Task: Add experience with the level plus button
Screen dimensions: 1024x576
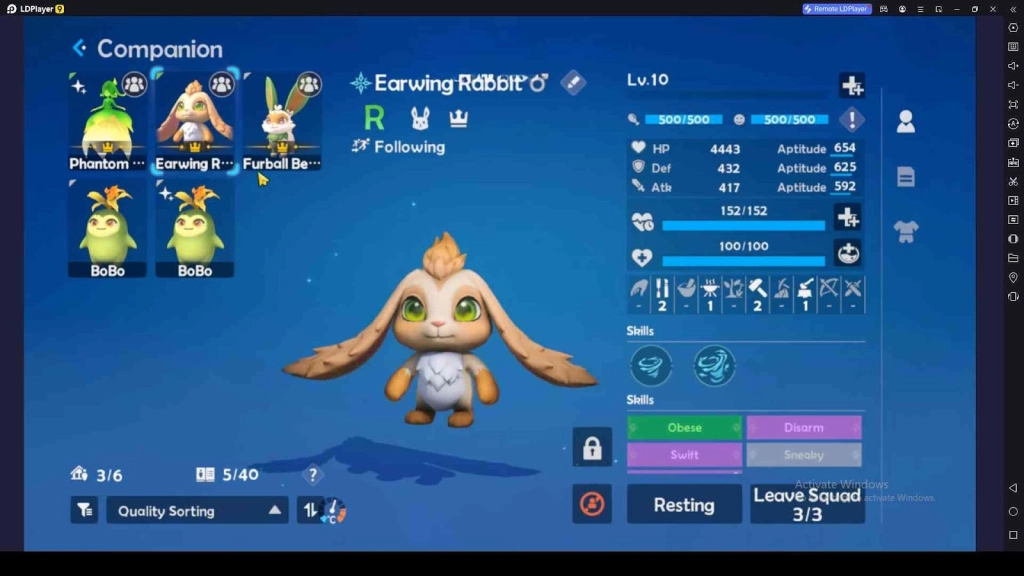Action: (852, 86)
